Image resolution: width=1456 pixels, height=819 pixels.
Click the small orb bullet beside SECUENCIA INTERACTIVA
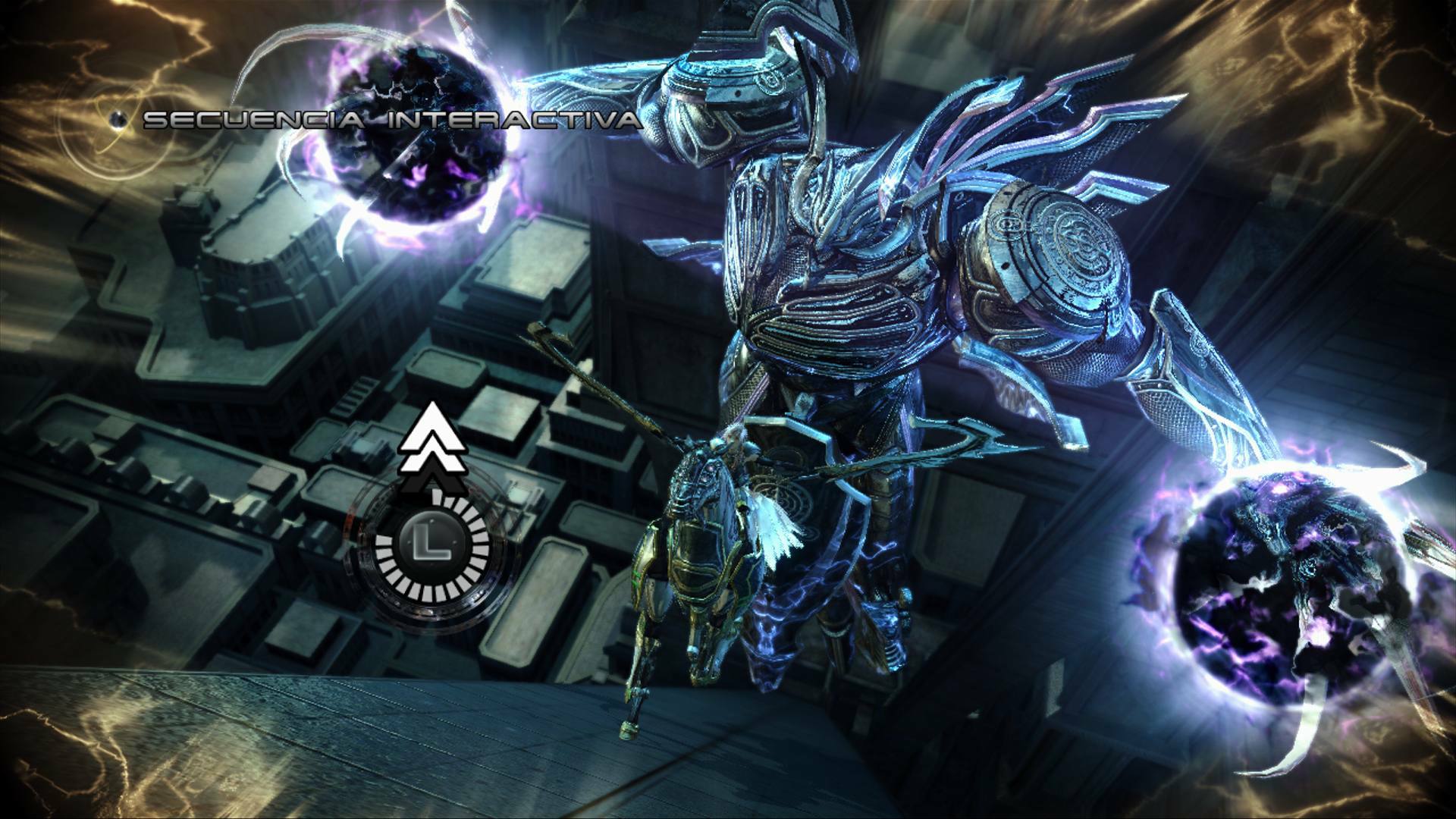pyautogui.click(x=118, y=119)
